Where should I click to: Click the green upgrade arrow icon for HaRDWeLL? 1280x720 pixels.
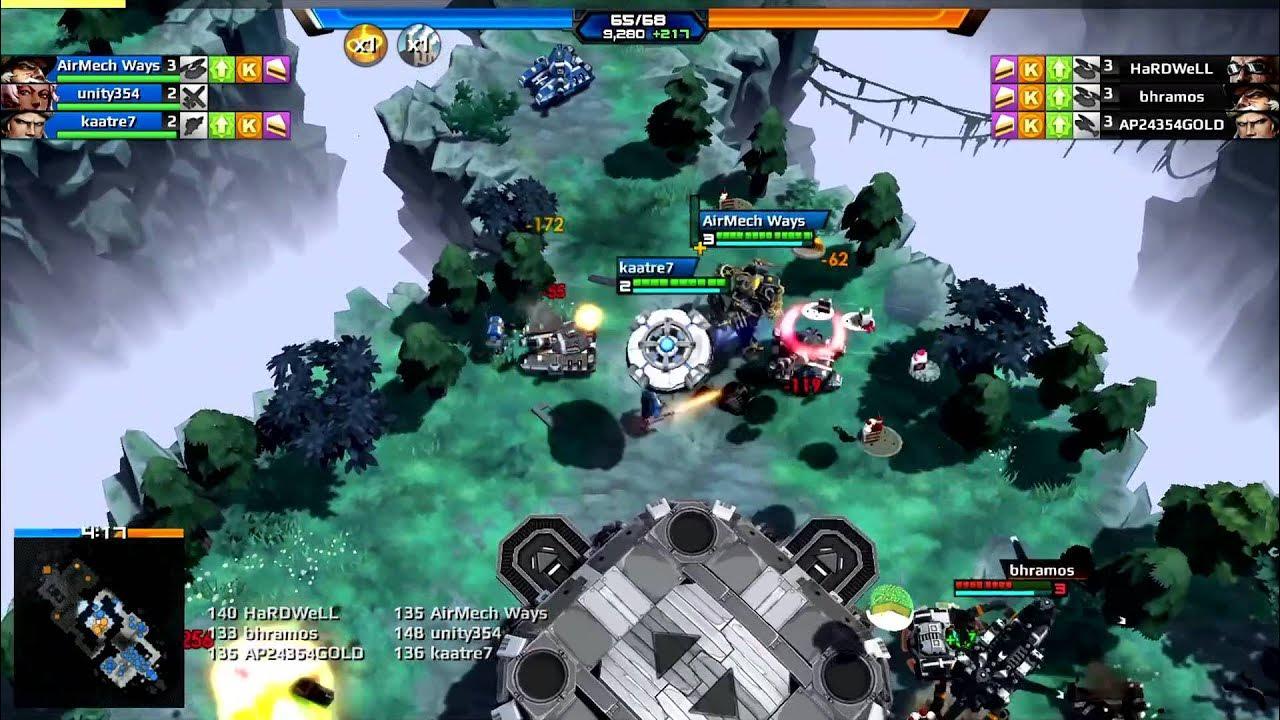pyautogui.click(x=1058, y=70)
